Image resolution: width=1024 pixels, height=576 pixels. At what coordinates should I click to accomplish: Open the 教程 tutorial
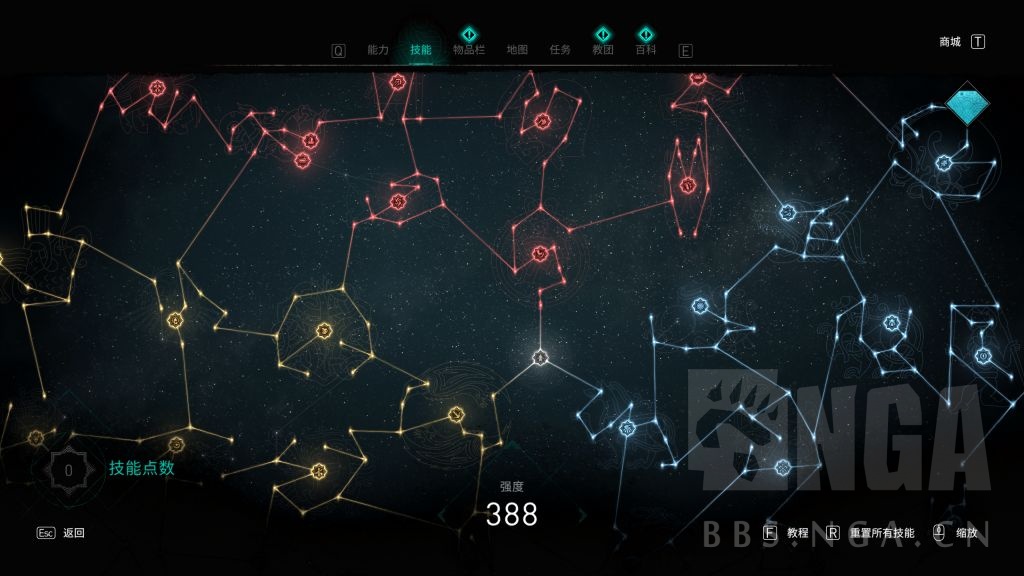pyautogui.click(x=797, y=533)
